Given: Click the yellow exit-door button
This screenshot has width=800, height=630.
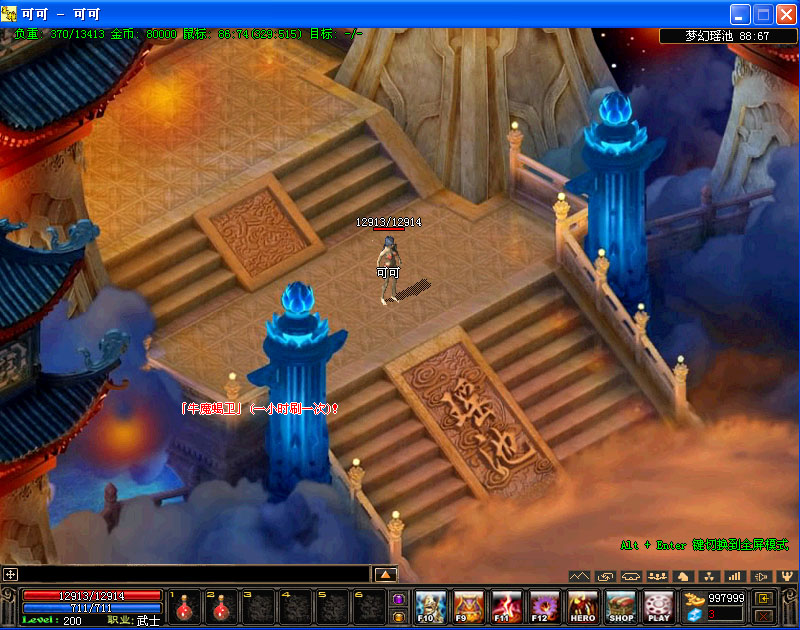Looking at the screenshot, I should [765, 598].
